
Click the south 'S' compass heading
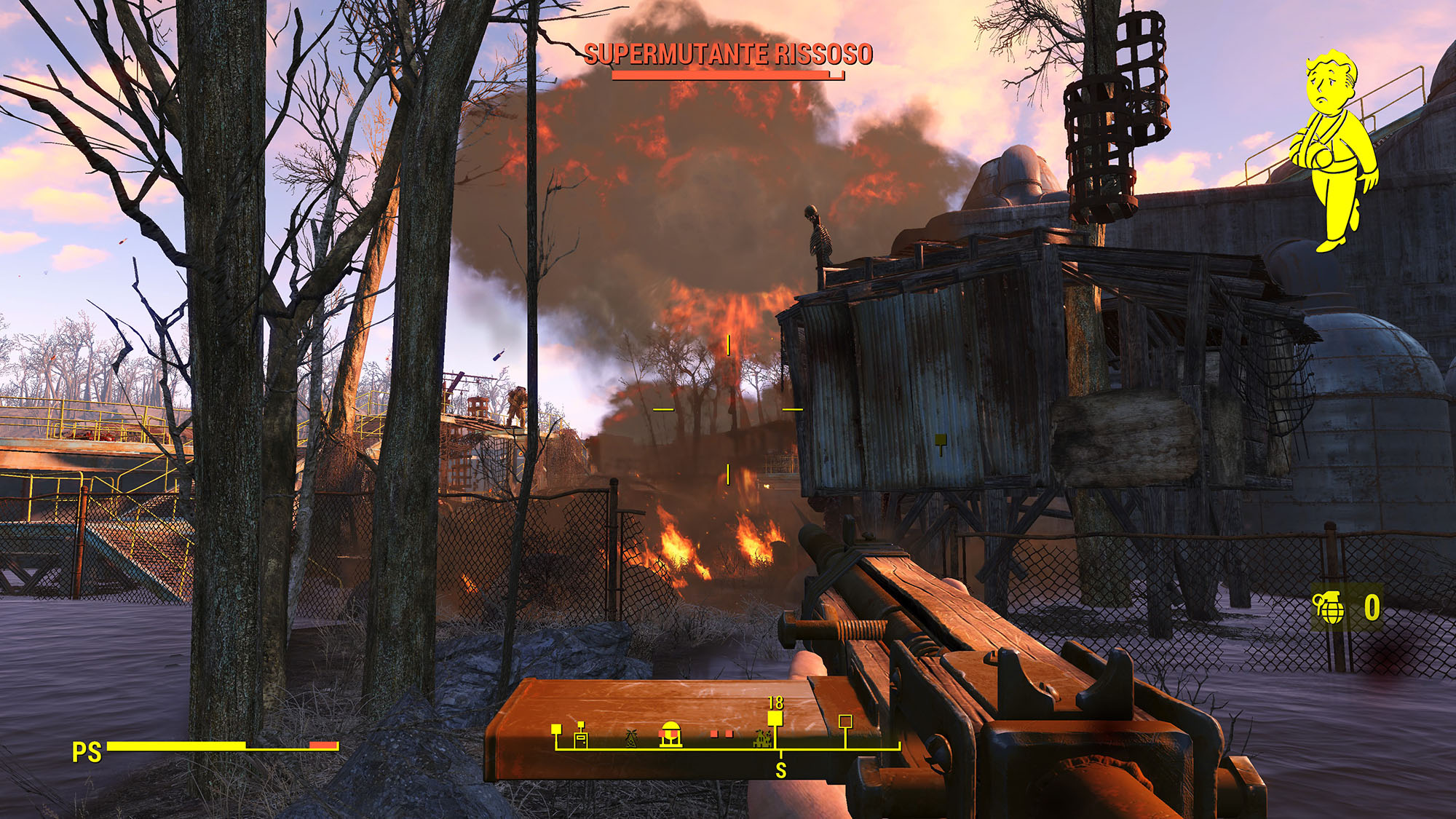tap(780, 769)
